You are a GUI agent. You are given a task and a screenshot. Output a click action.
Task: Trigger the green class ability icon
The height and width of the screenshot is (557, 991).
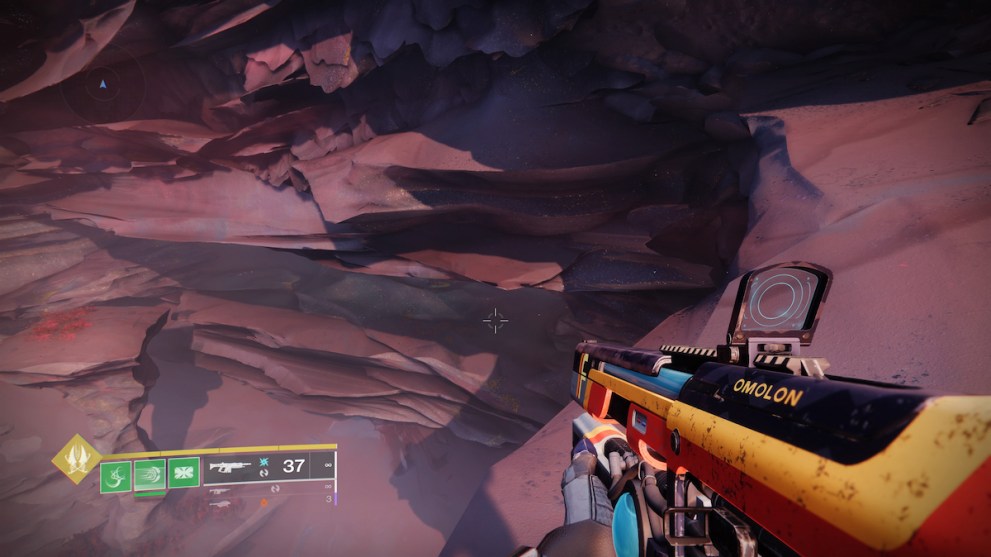[x=183, y=472]
